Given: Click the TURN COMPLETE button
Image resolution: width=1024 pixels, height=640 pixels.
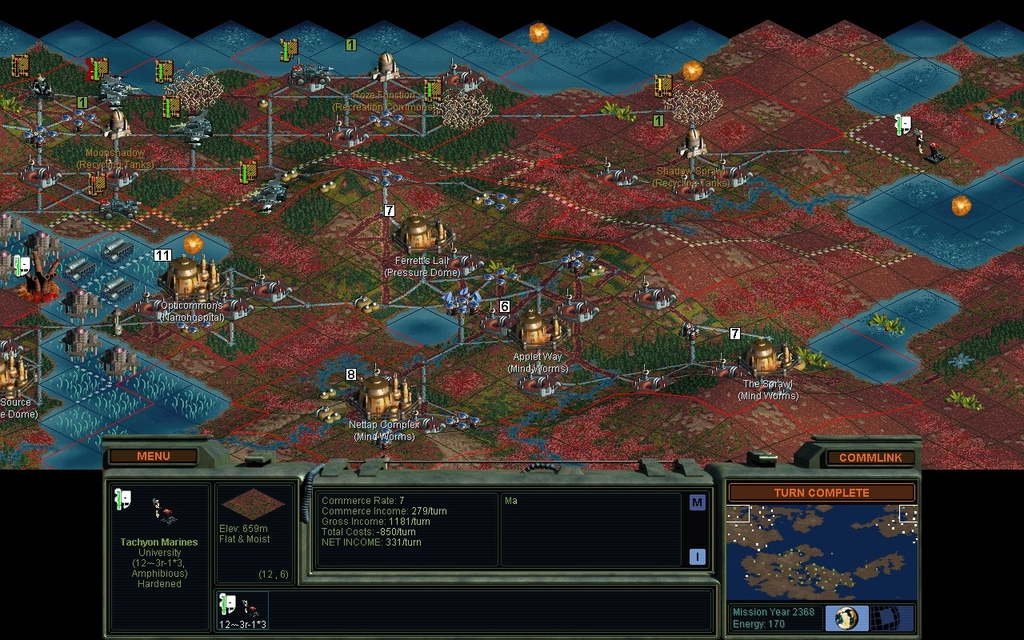Looking at the screenshot, I should click(821, 493).
